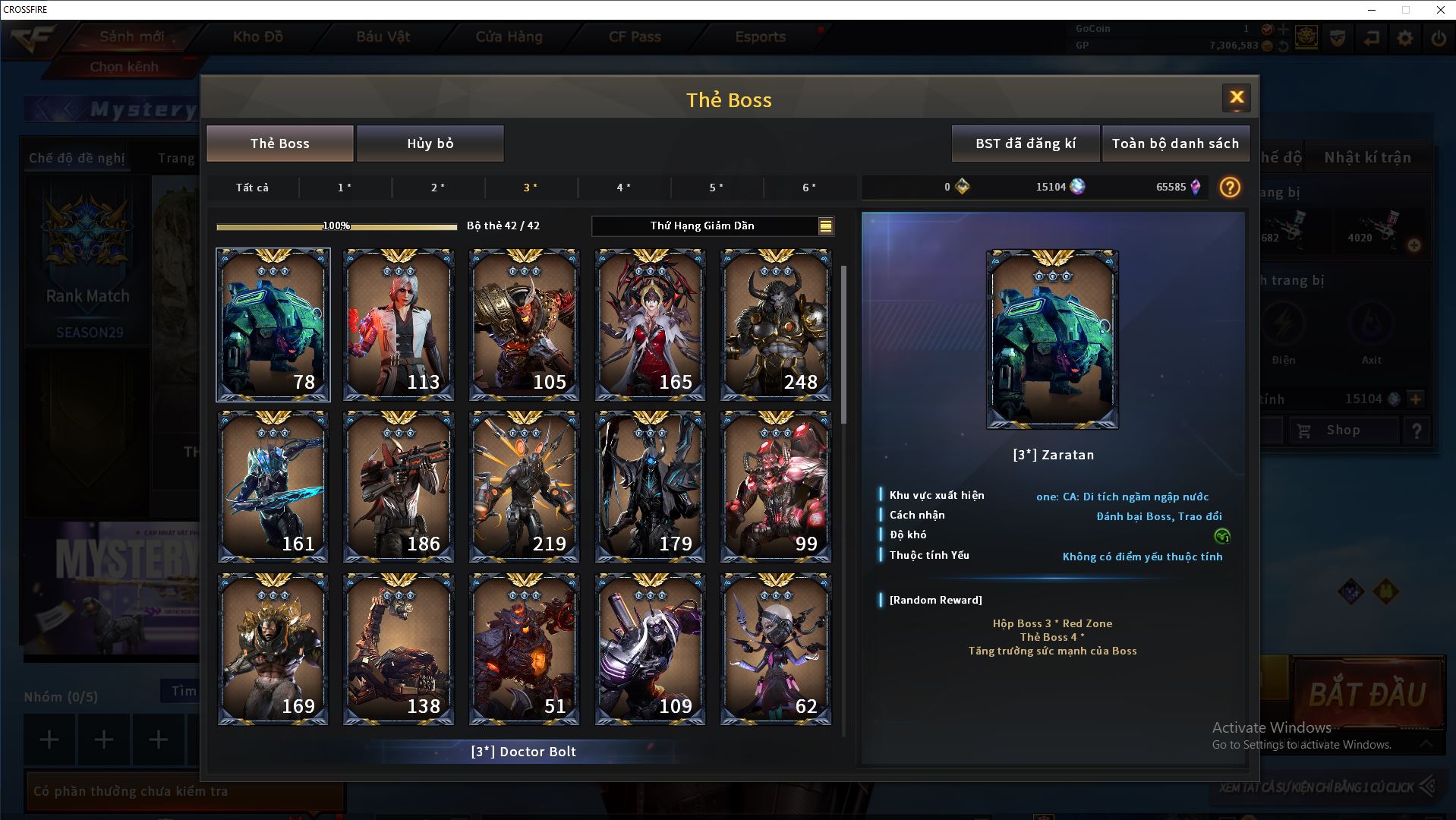The height and width of the screenshot is (820, 1456).
Task: Select the boss card numbered 113
Action: (399, 325)
